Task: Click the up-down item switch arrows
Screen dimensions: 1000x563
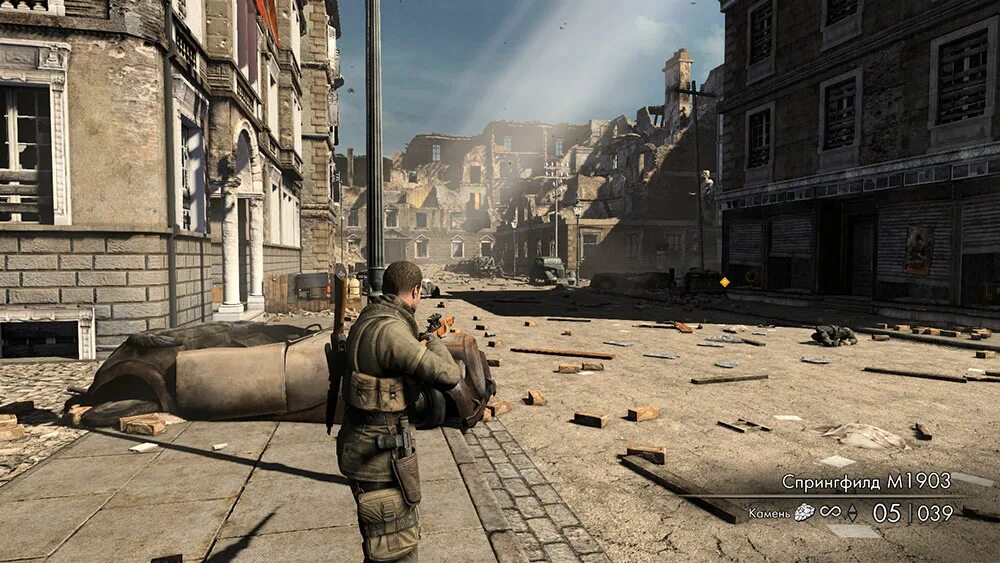Action: pos(852,513)
